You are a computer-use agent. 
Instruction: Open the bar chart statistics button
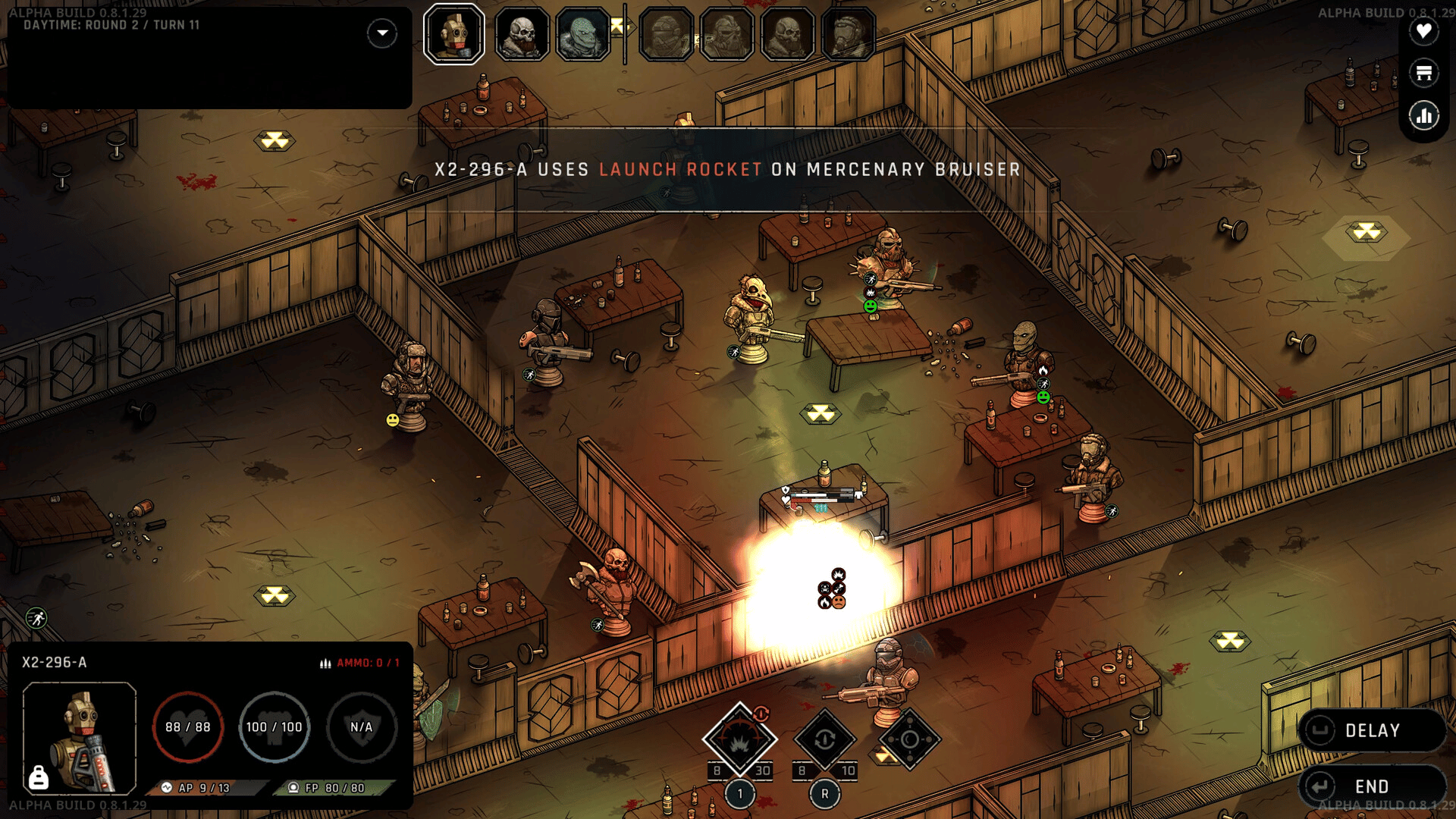[1423, 116]
